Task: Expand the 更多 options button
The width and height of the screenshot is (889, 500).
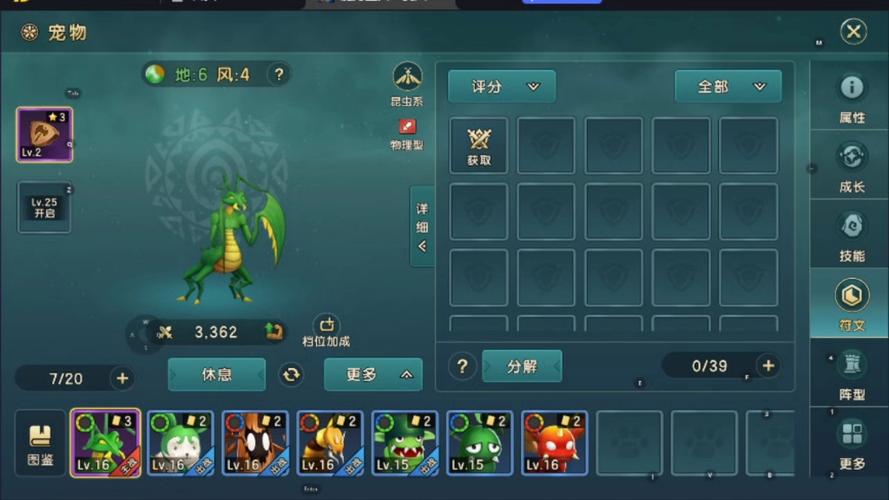Action: pos(373,375)
